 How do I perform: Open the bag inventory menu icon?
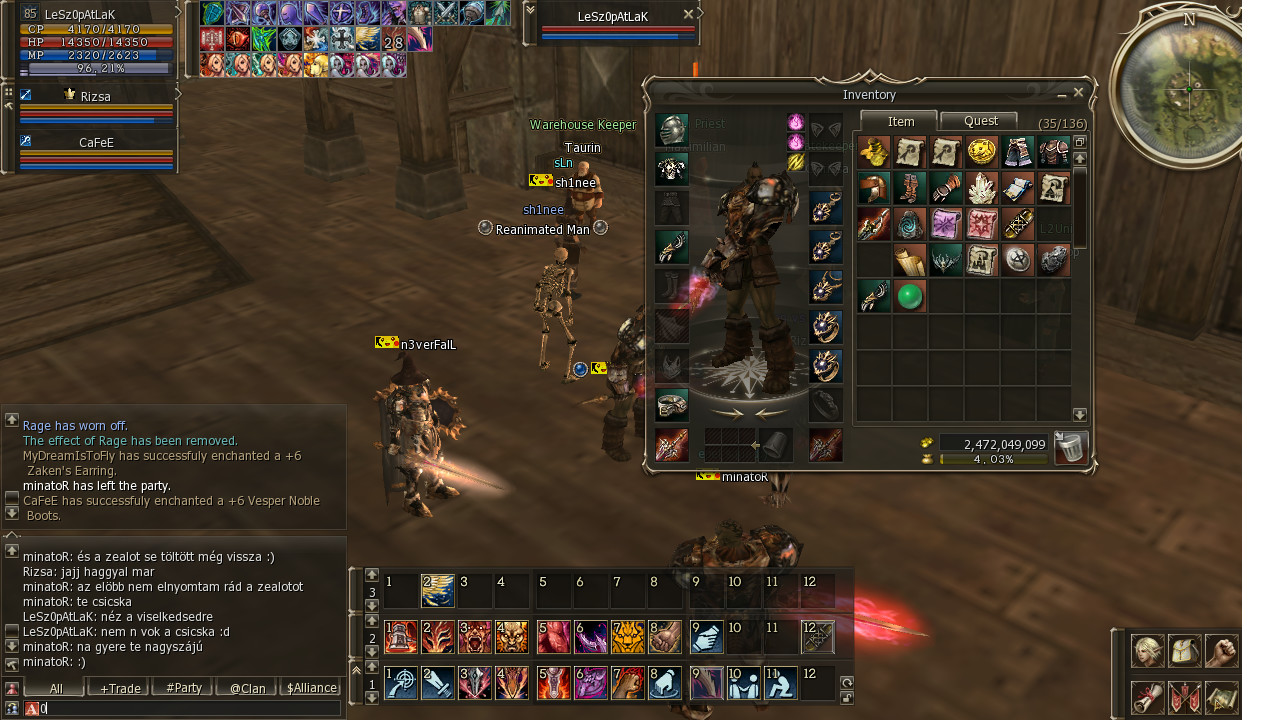click(1185, 651)
